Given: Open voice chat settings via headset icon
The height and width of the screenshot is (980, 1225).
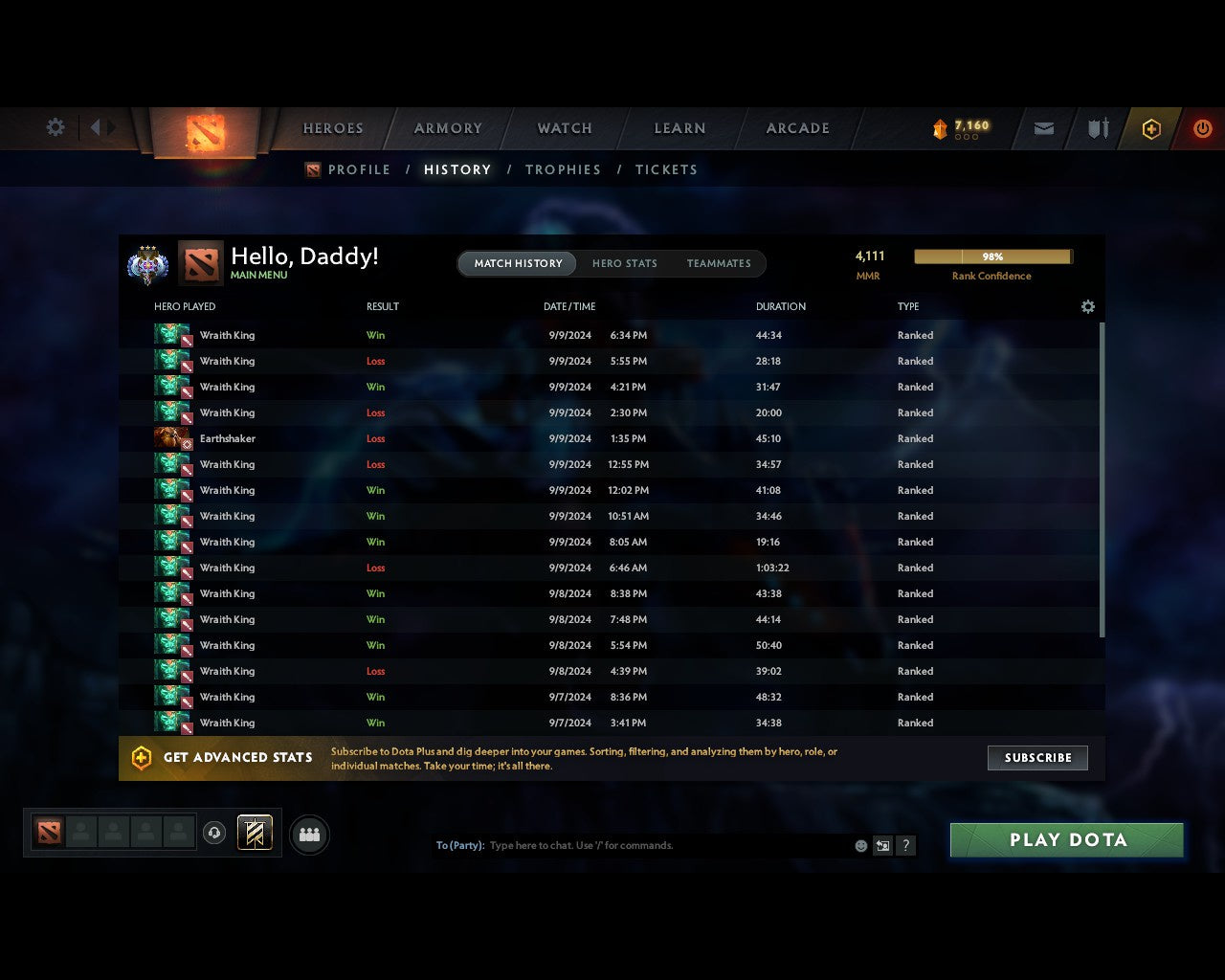Looking at the screenshot, I should point(215,833).
